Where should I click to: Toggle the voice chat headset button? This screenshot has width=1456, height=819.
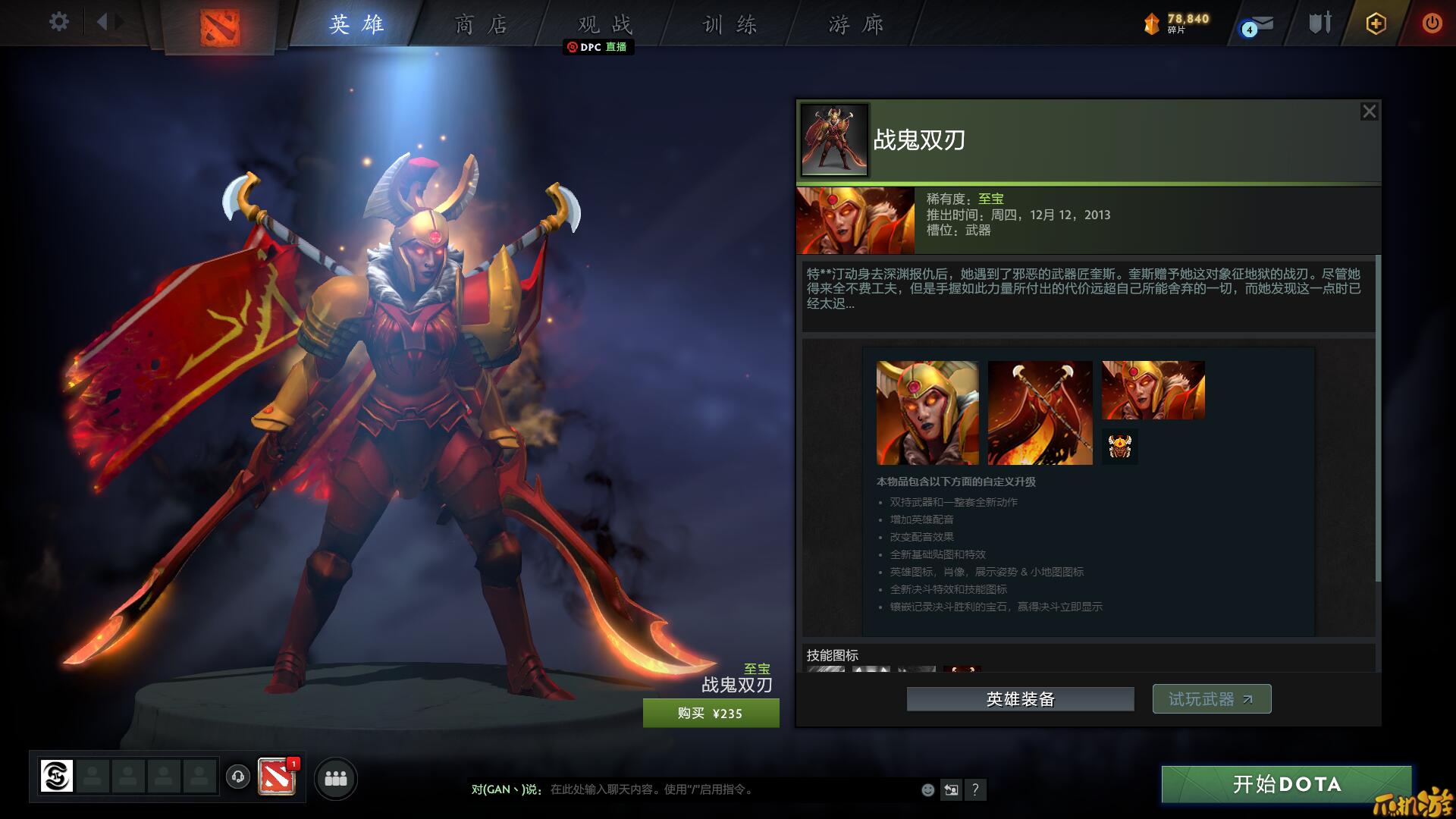237,777
